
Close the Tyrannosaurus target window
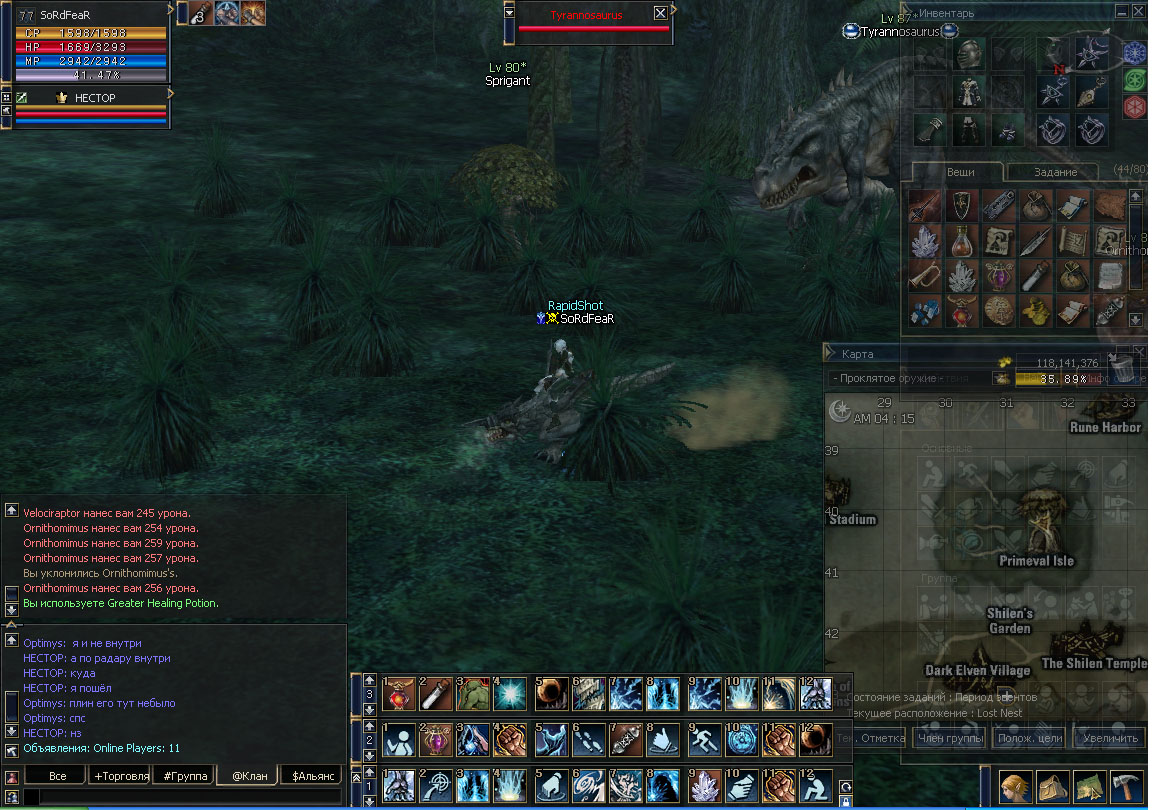(x=660, y=13)
